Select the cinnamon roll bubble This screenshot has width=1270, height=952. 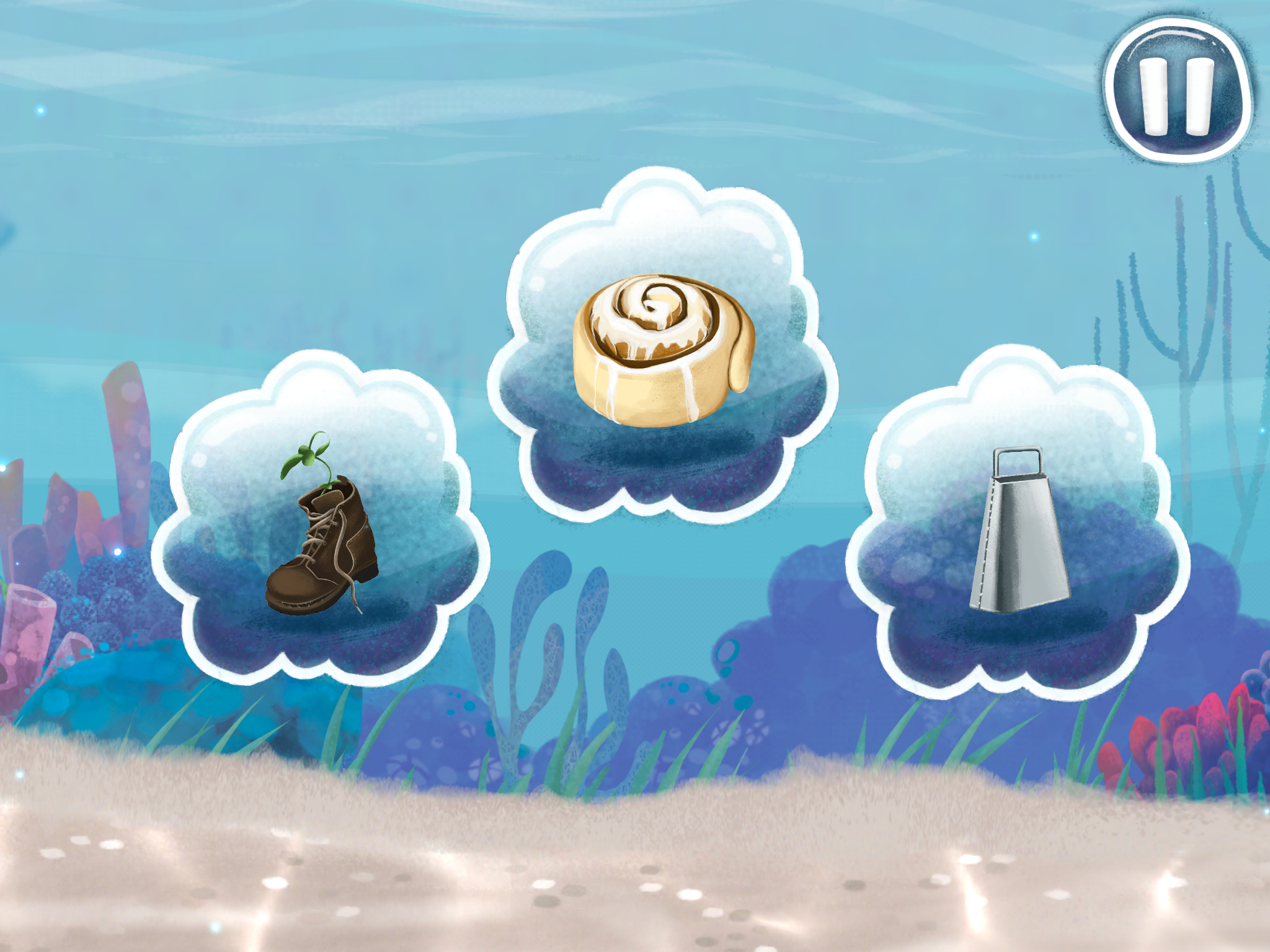point(663,349)
